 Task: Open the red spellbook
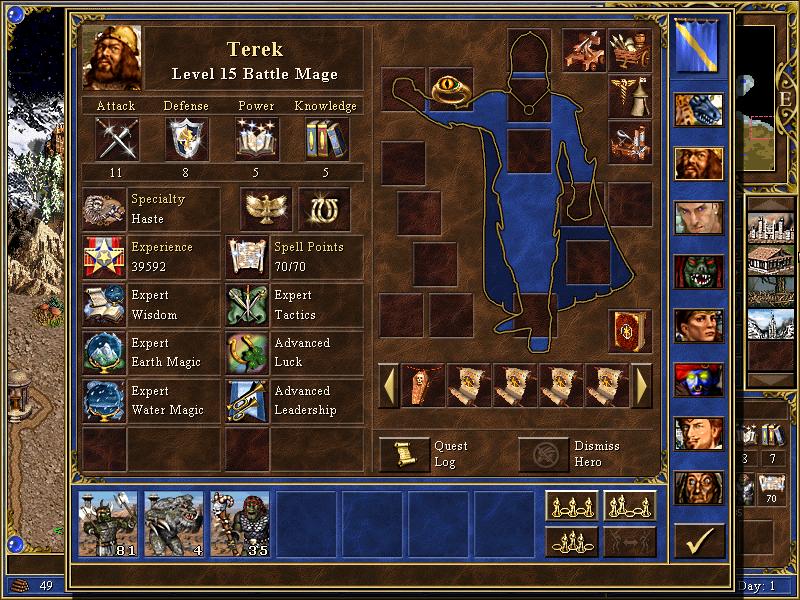point(629,330)
